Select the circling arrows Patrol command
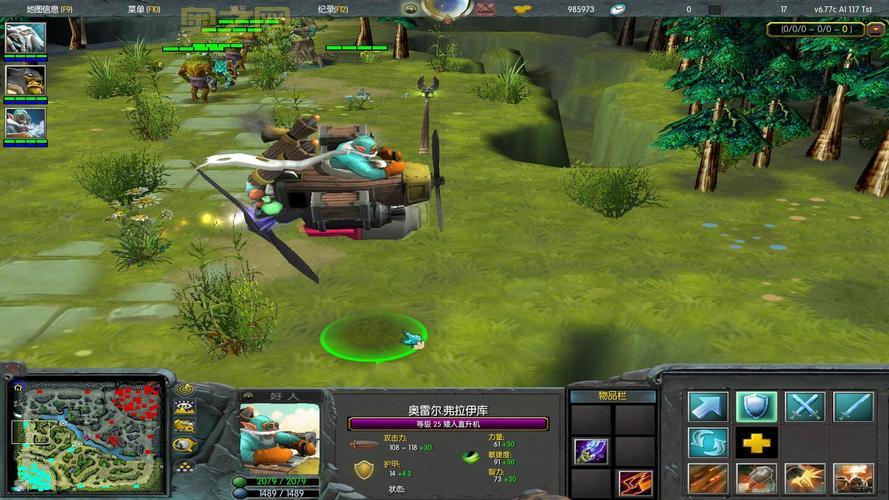 pos(708,442)
